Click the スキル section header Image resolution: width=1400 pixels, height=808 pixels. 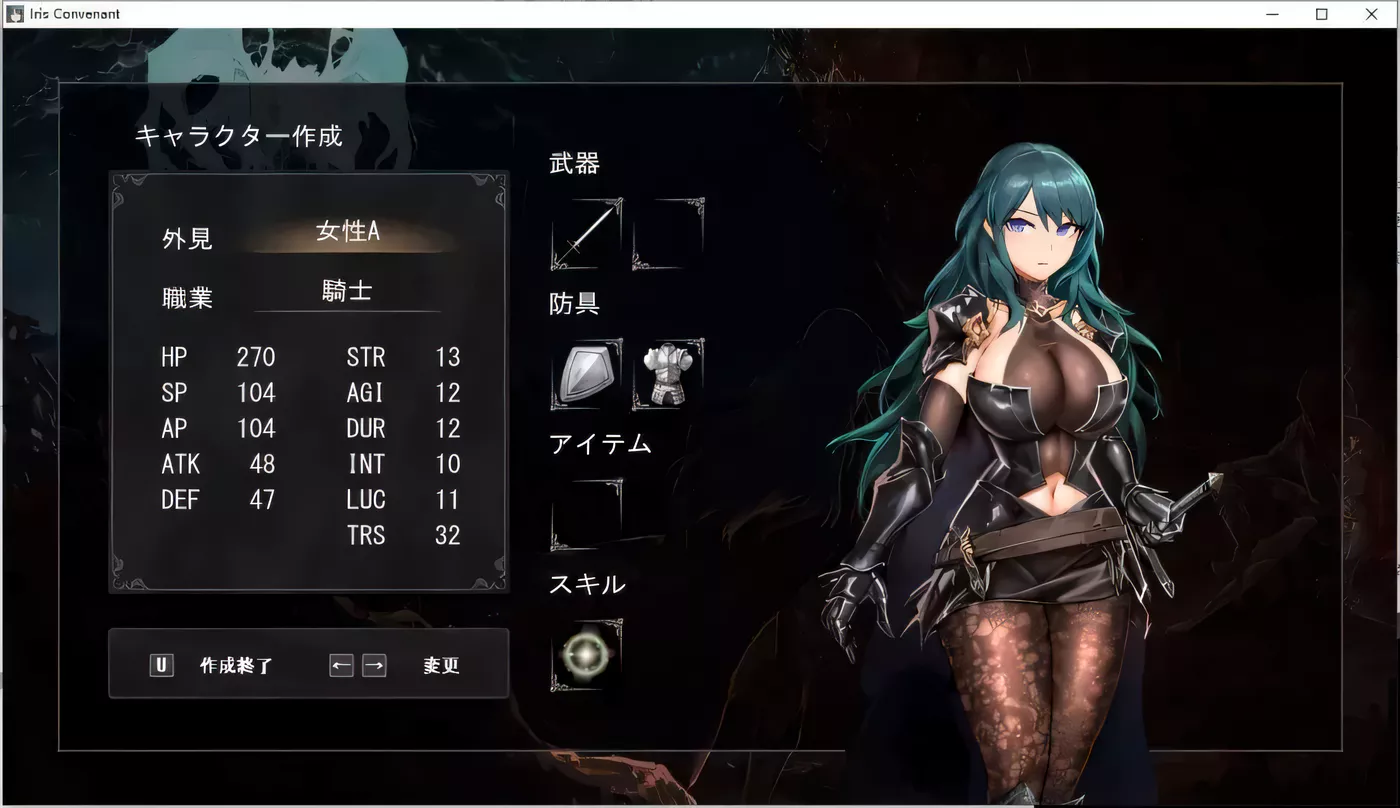coord(587,584)
